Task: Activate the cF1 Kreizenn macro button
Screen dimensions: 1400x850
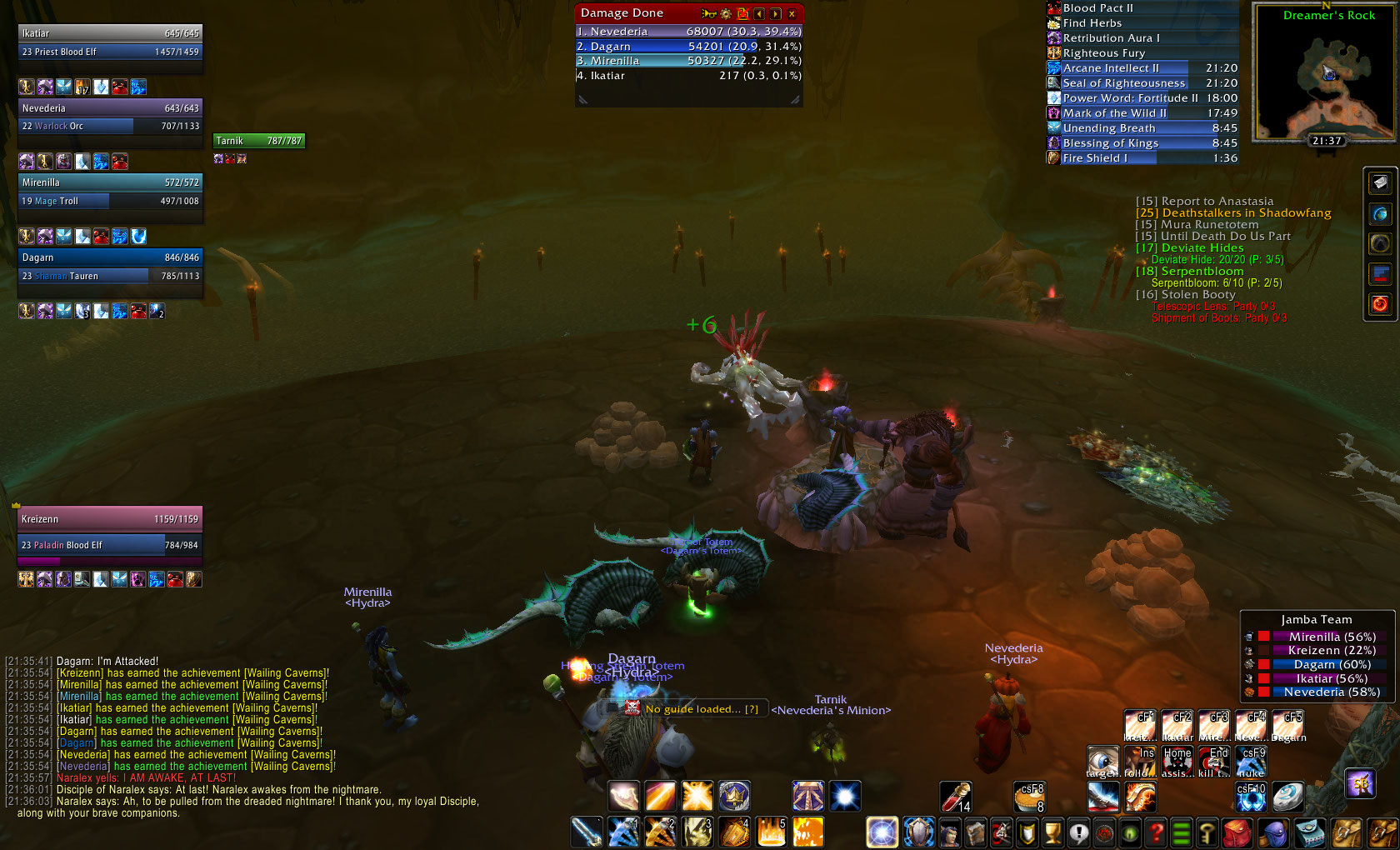Action: pyautogui.click(x=1139, y=727)
